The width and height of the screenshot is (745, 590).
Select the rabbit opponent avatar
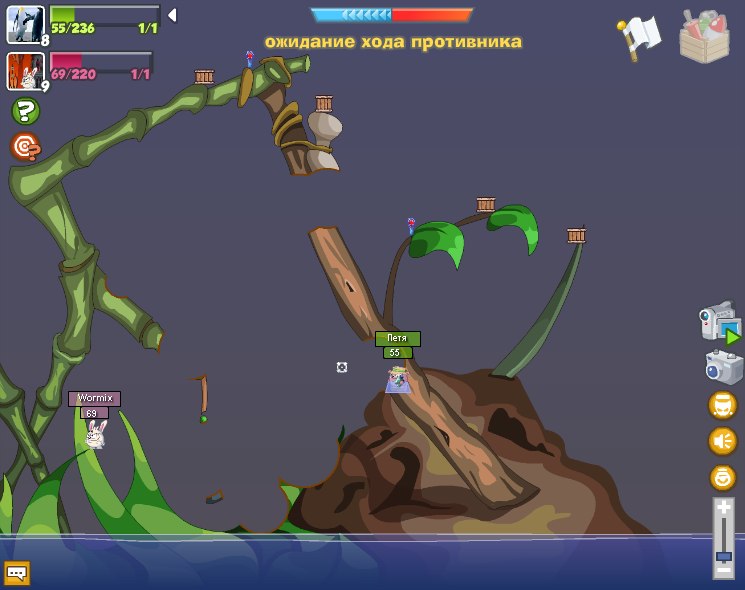[24, 71]
